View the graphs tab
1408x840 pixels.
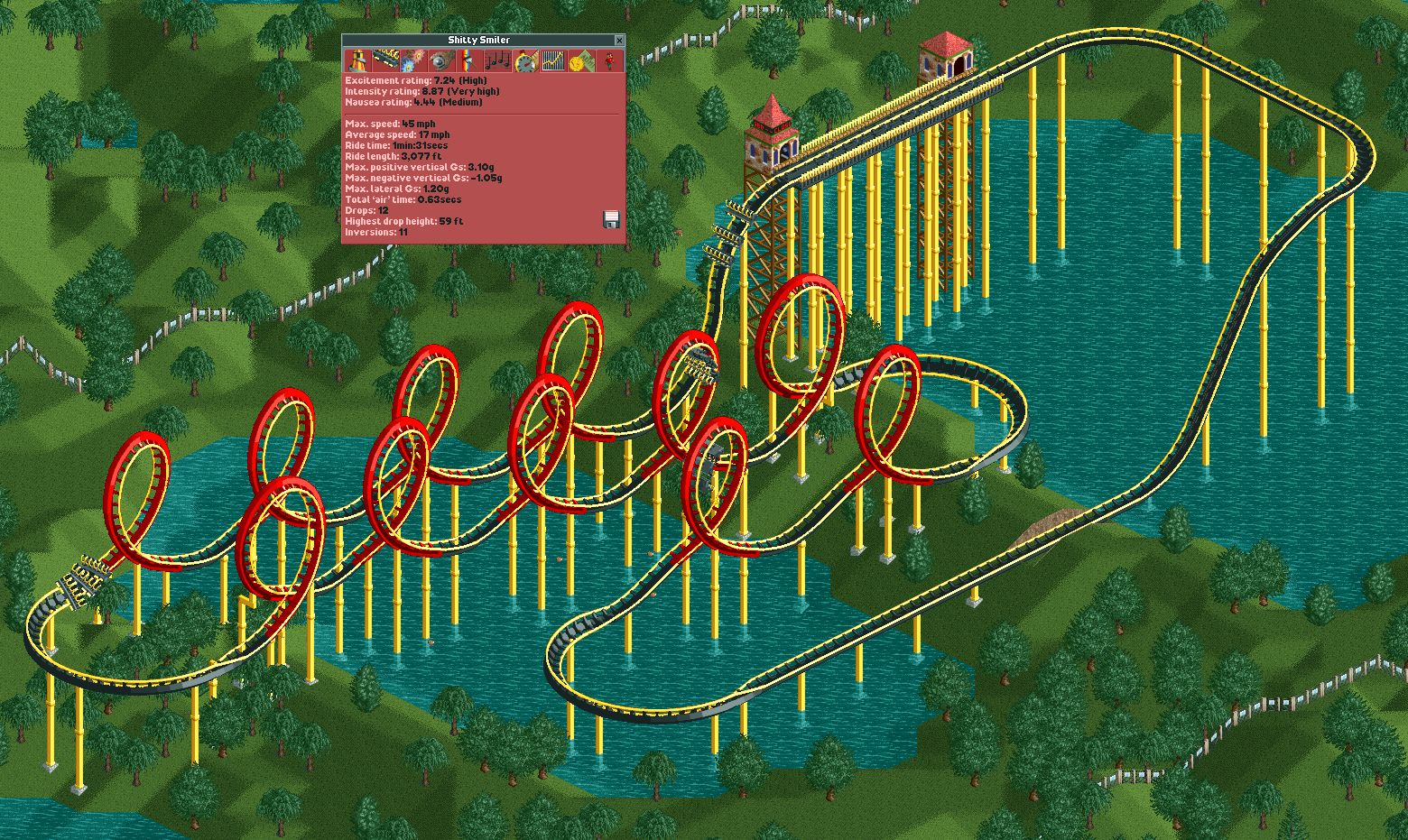[x=553, y=60]
